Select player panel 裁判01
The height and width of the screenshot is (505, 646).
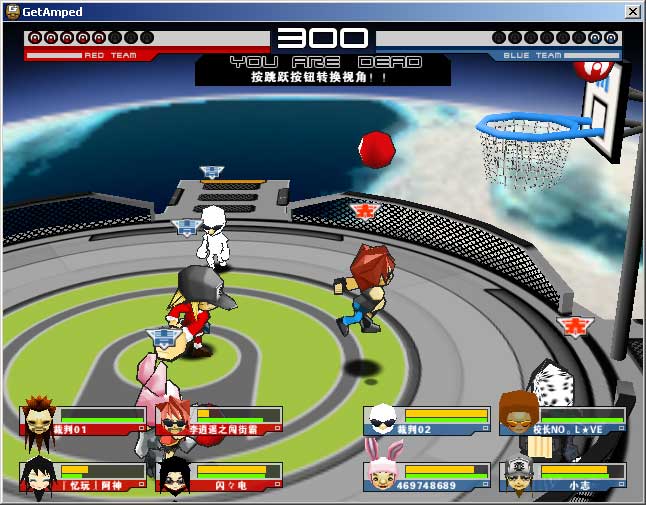84,420
